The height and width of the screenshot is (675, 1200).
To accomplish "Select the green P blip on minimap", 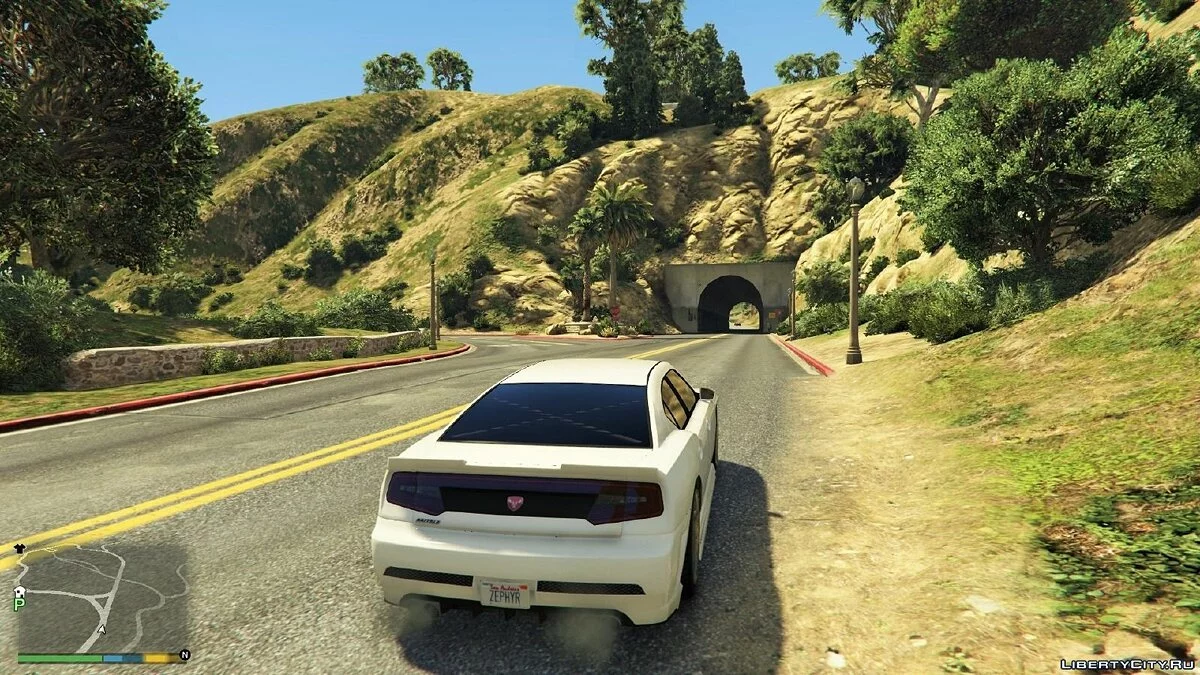I will pyautogui.click(x=18, y=604).
